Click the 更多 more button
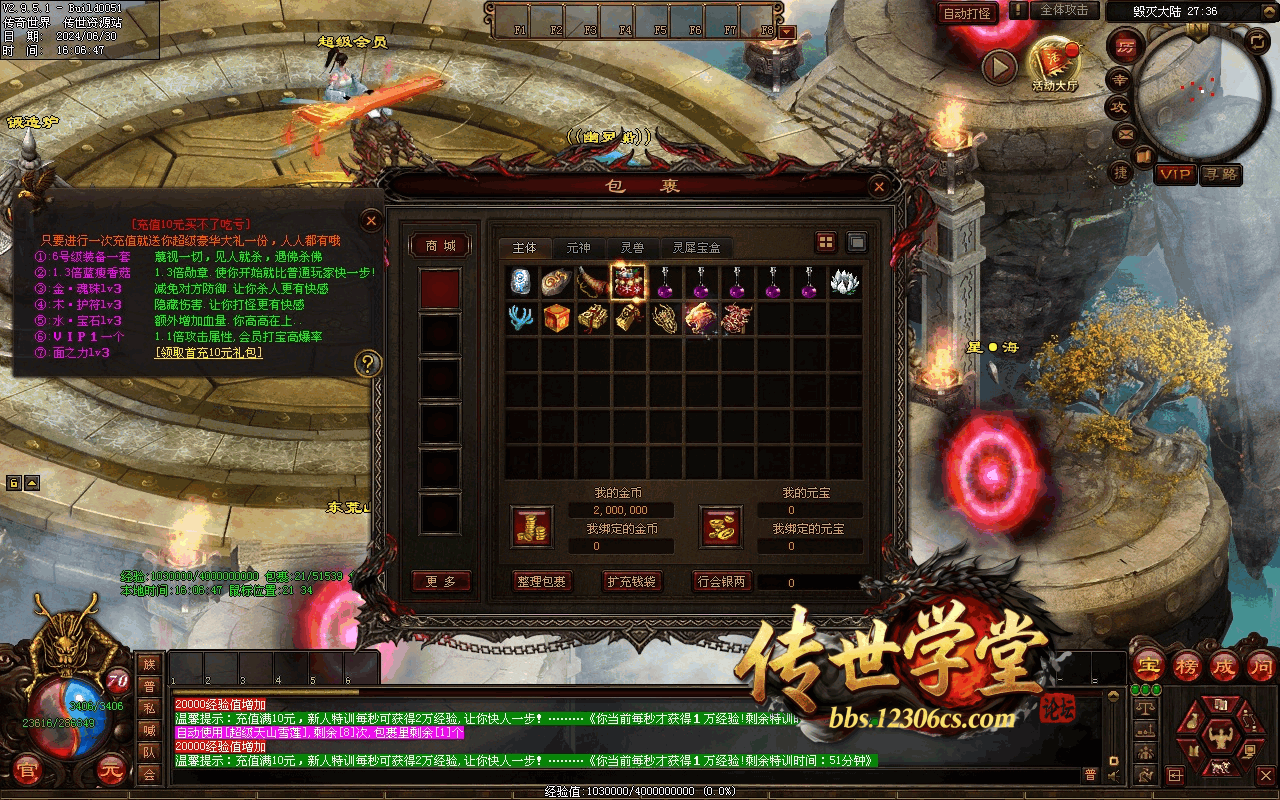This screenshot has width=1280, height=800. pyautogui.click(x=441, y=581)
